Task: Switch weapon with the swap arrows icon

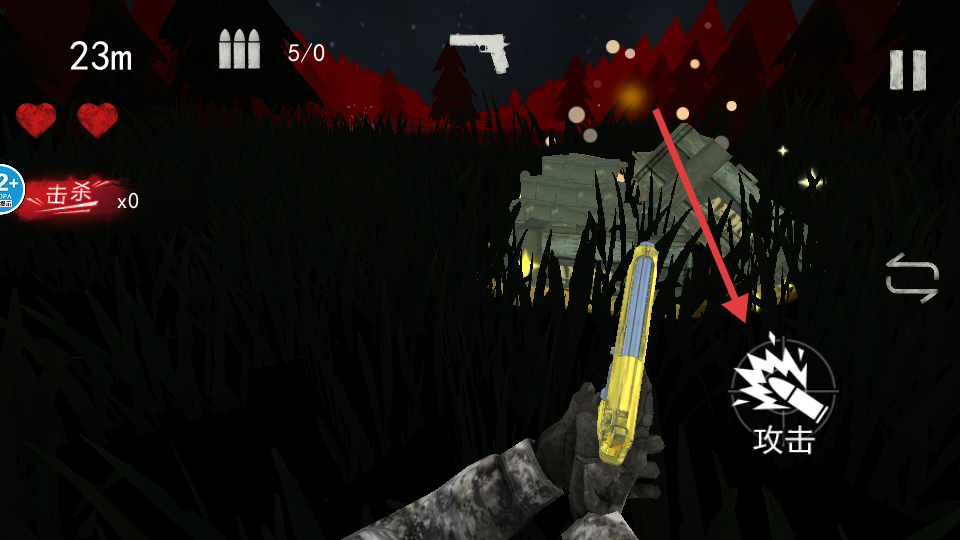Action: coord(912,277)
